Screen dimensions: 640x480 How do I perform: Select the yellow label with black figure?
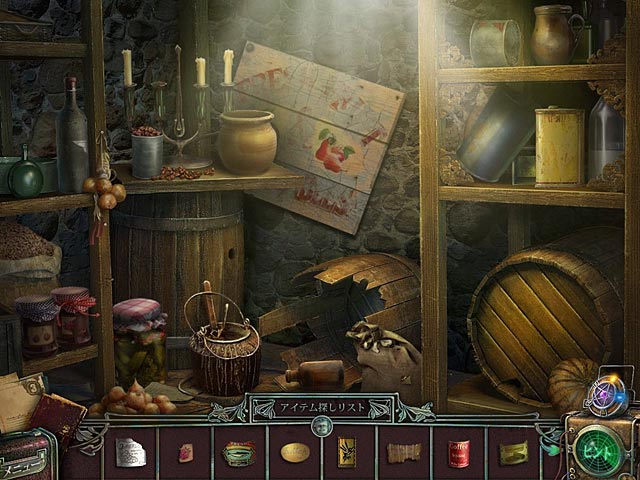tap(347, 453)
